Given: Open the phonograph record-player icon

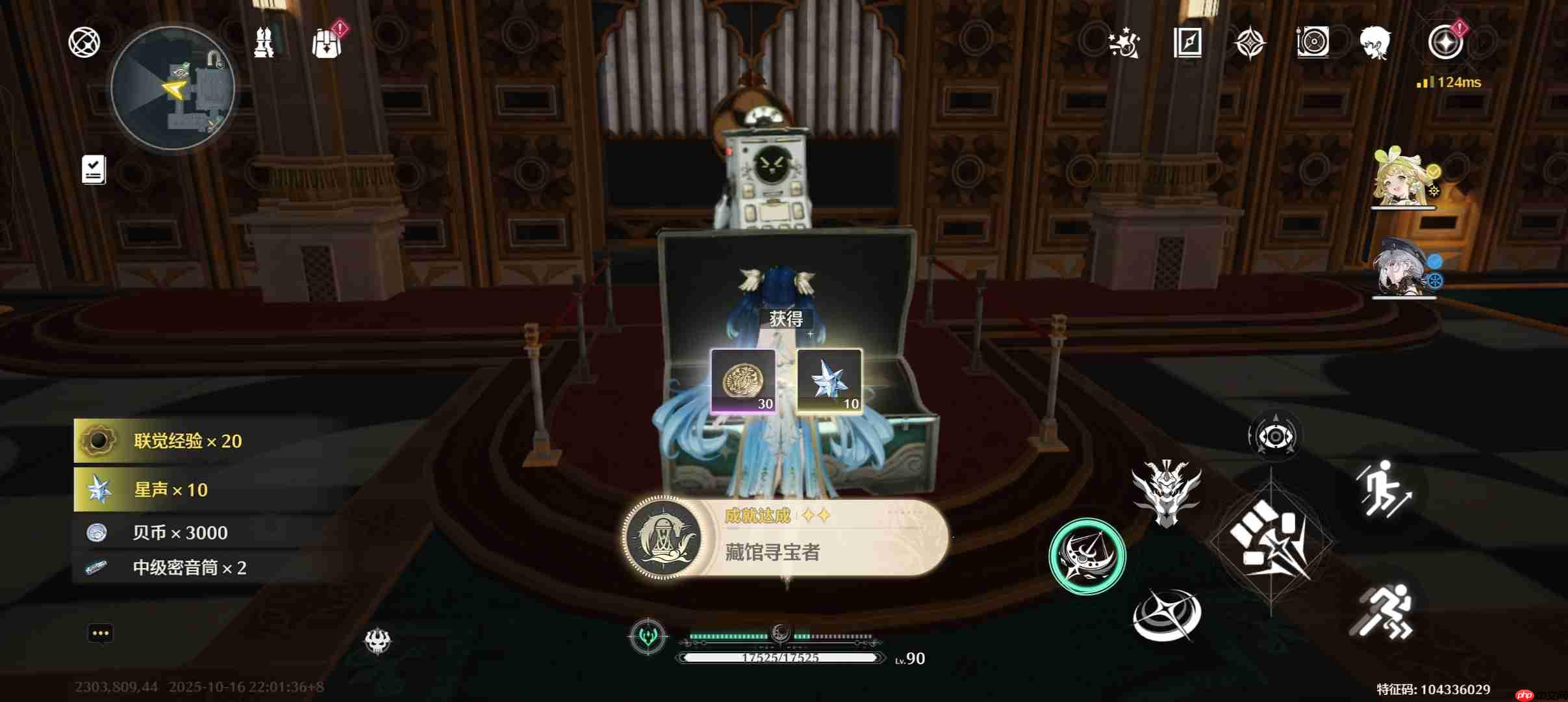Looking at the screenshot, I should [1313, 43].
